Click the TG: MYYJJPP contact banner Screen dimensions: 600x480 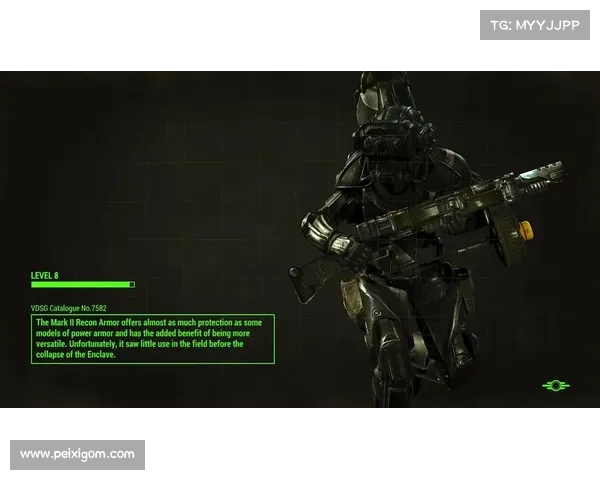click(536, 24)
